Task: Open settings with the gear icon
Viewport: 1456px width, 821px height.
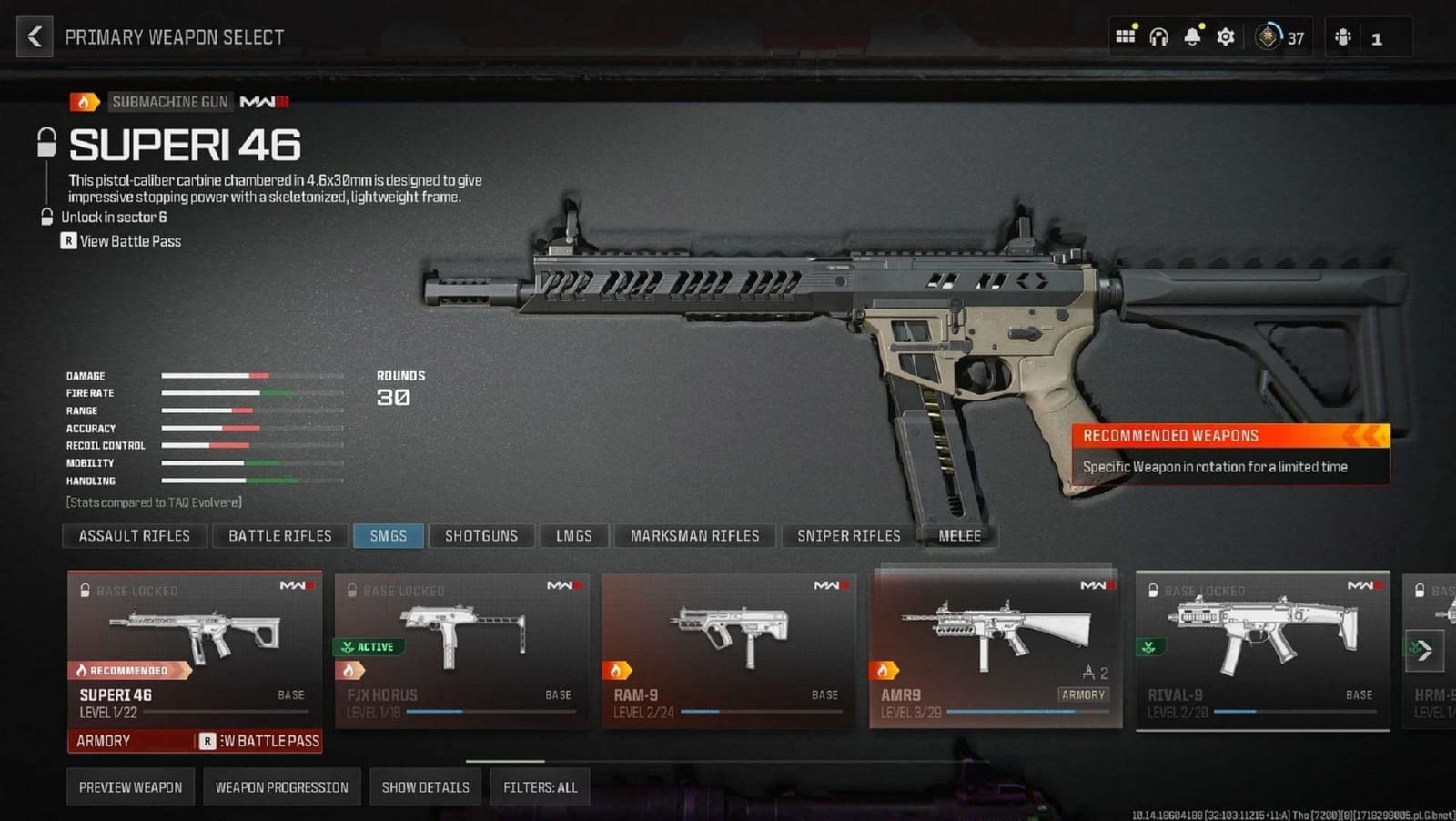Action: [1224, 36]
